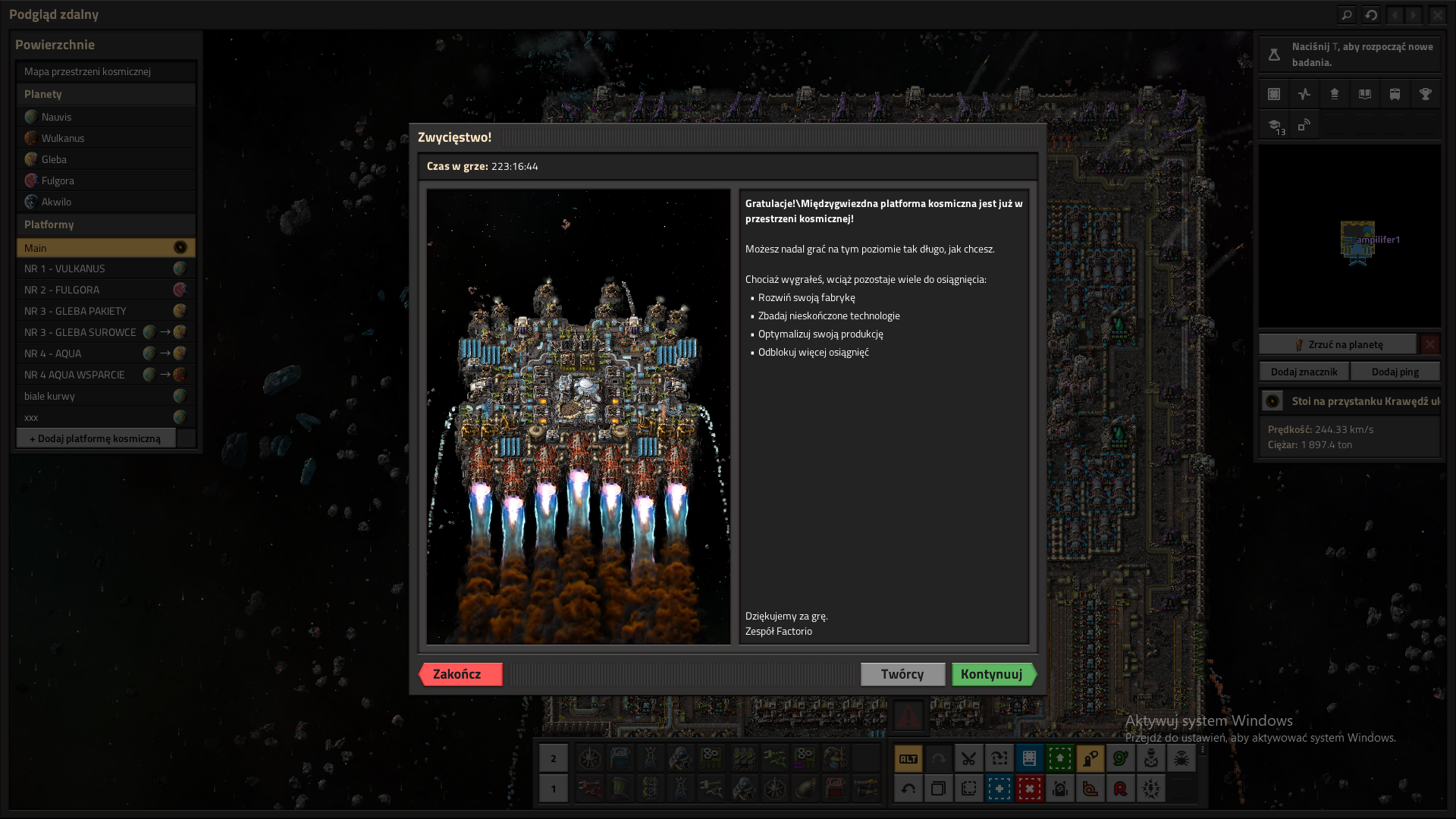Choose platform NR 1 - VULKANUS
The height and width of the screenshot is (819, 1456).
point(65,268)
